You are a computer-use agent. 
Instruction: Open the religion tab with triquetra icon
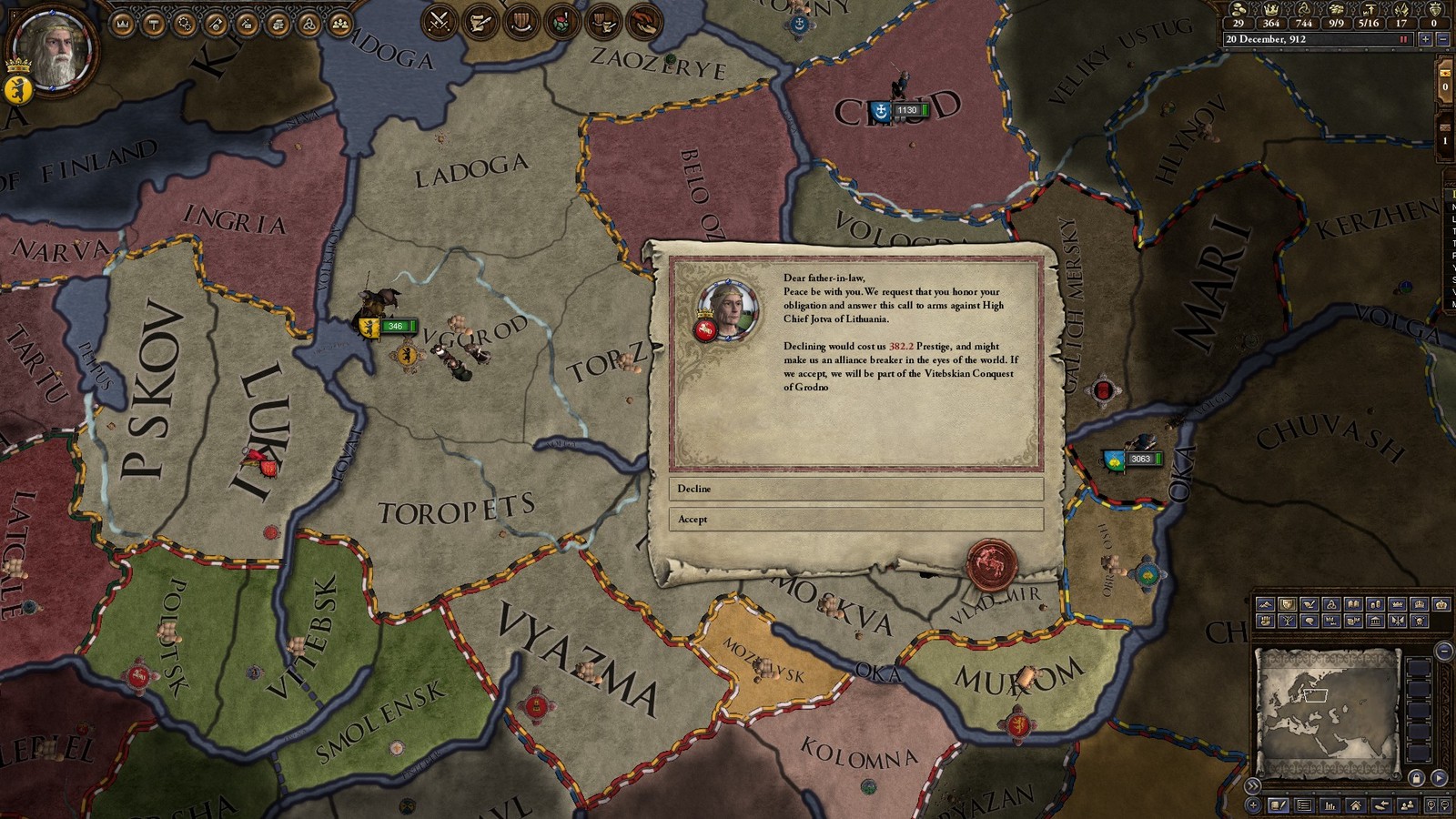coord(308,24)
